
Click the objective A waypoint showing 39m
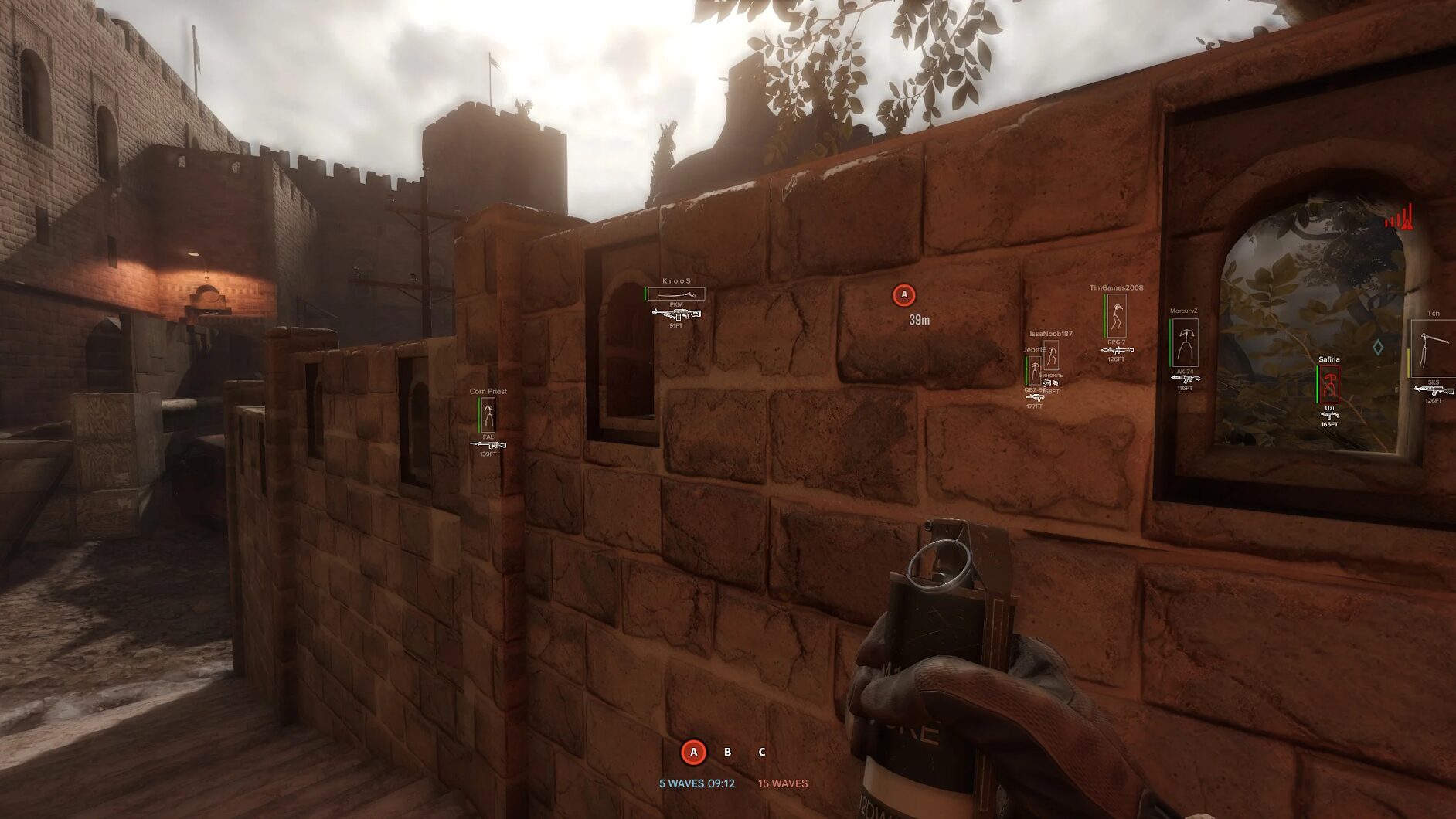coord(904,295)
